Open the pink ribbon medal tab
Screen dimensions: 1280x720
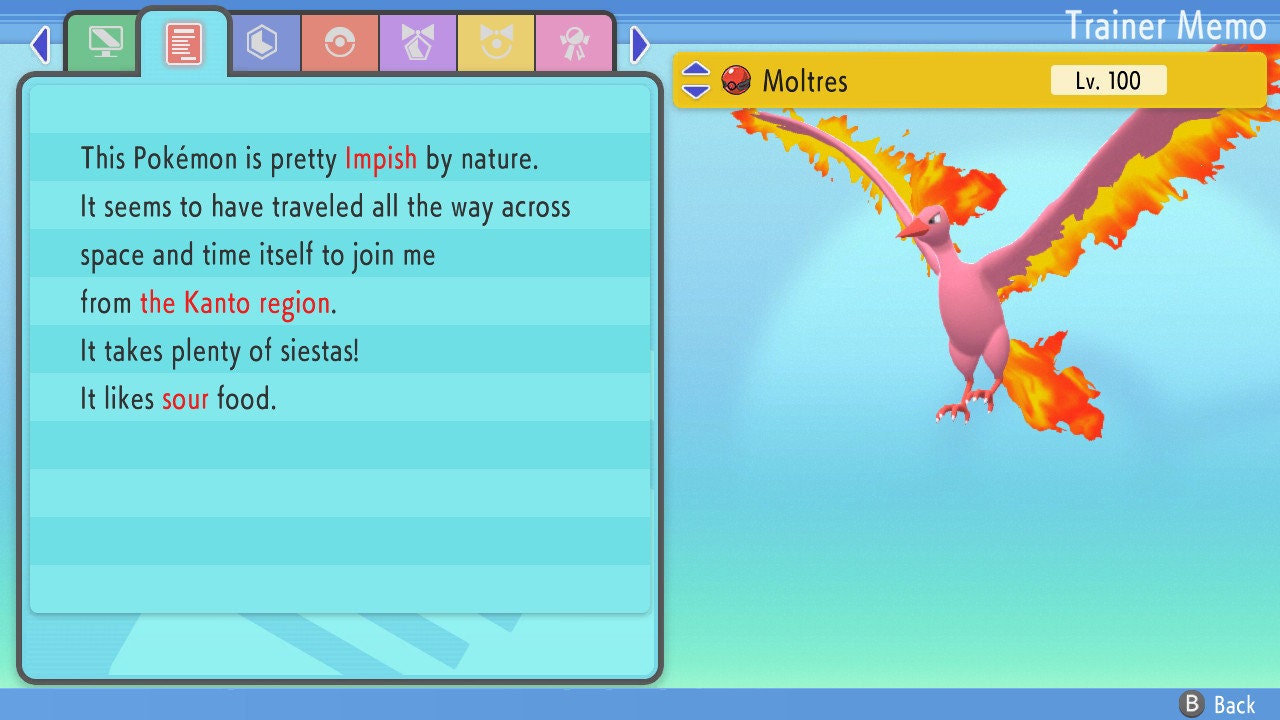pos(574,43)
